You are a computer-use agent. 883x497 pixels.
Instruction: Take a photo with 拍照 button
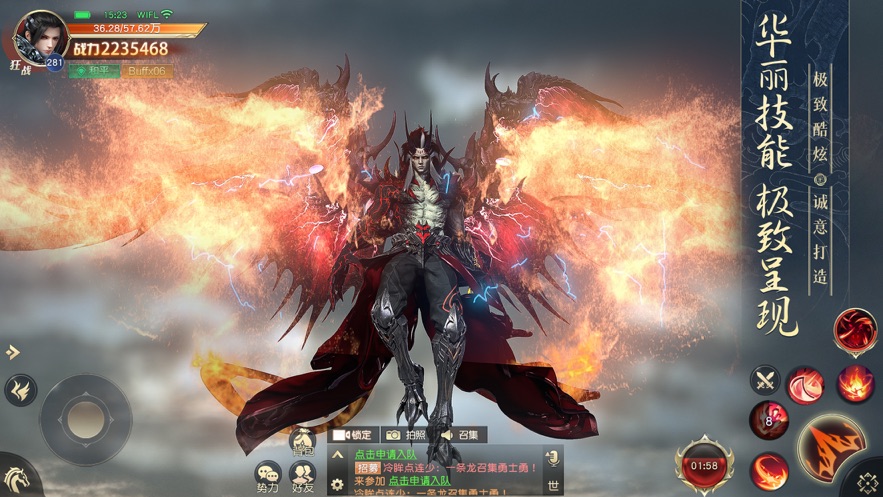(x=405, y=435)
